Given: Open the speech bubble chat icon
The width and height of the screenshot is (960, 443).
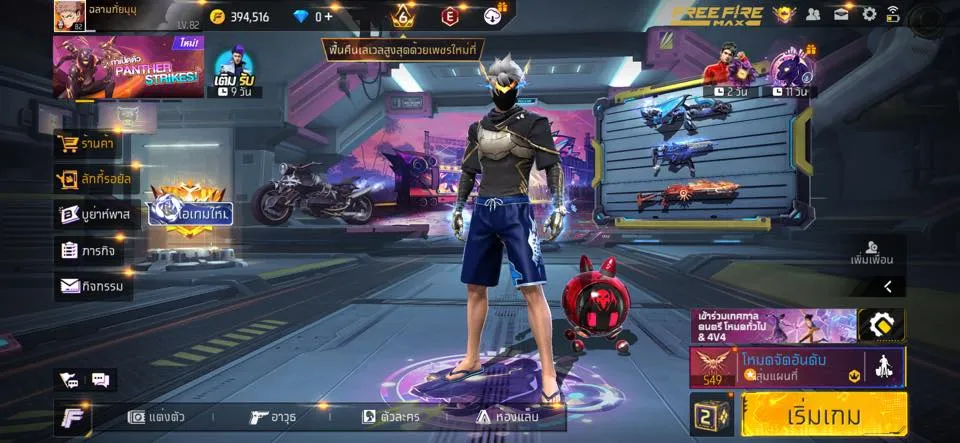Looking at the screenshot, I should (100, 380).
